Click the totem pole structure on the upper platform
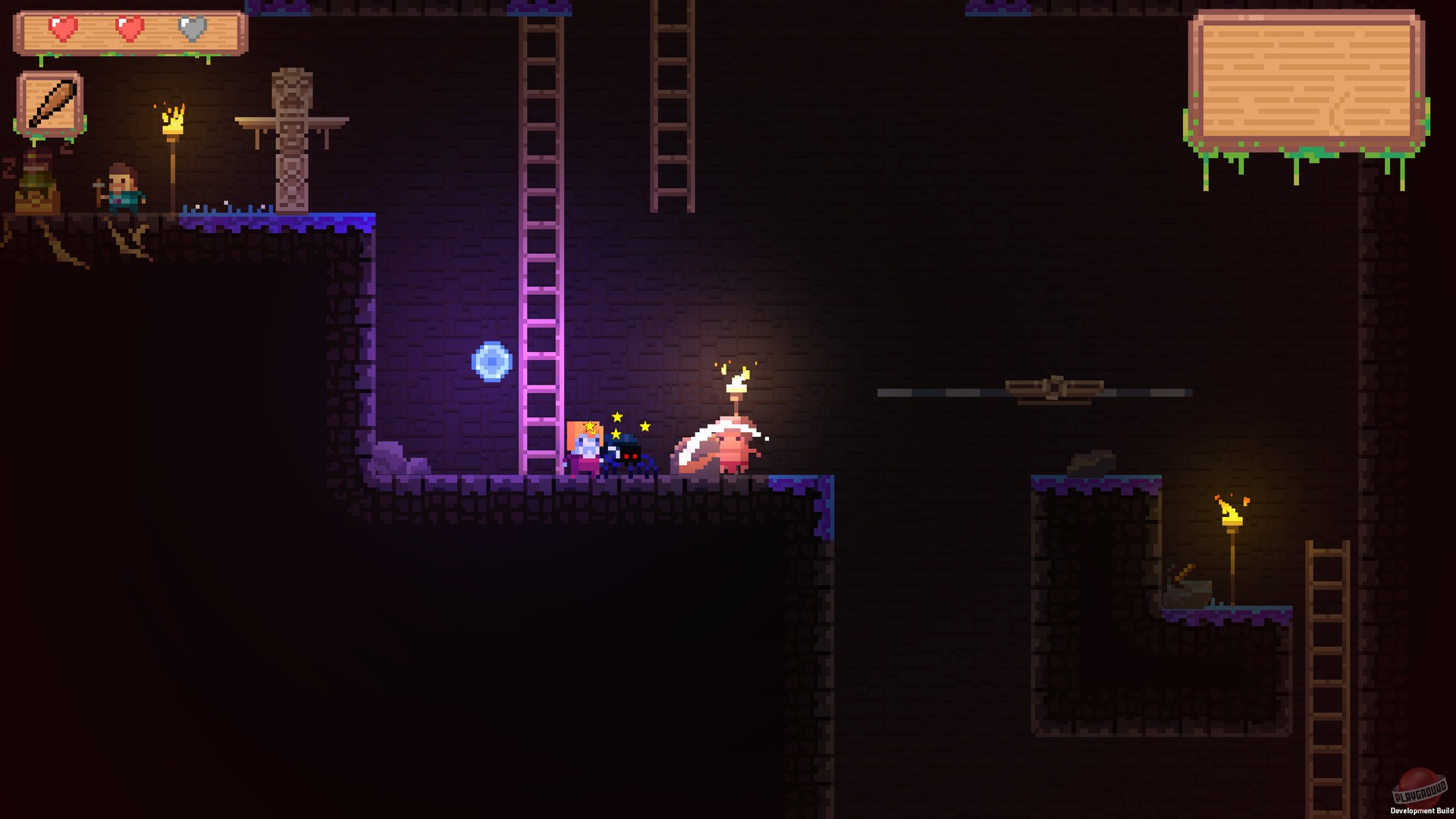The height and width of the screenshot is (819, 1456). click(x=292, y=136)
